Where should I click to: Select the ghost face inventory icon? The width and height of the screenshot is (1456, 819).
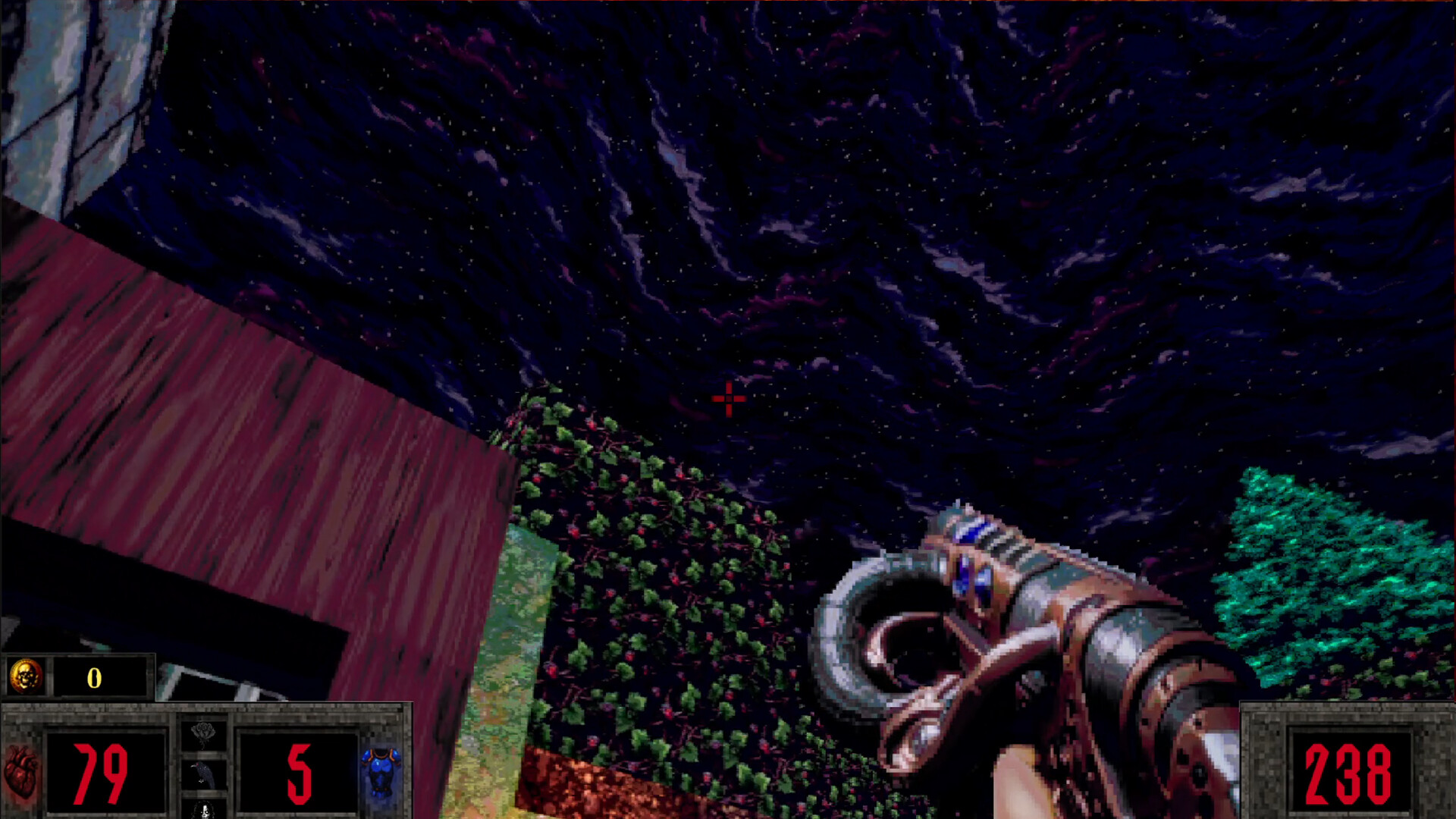pos(206,811)
